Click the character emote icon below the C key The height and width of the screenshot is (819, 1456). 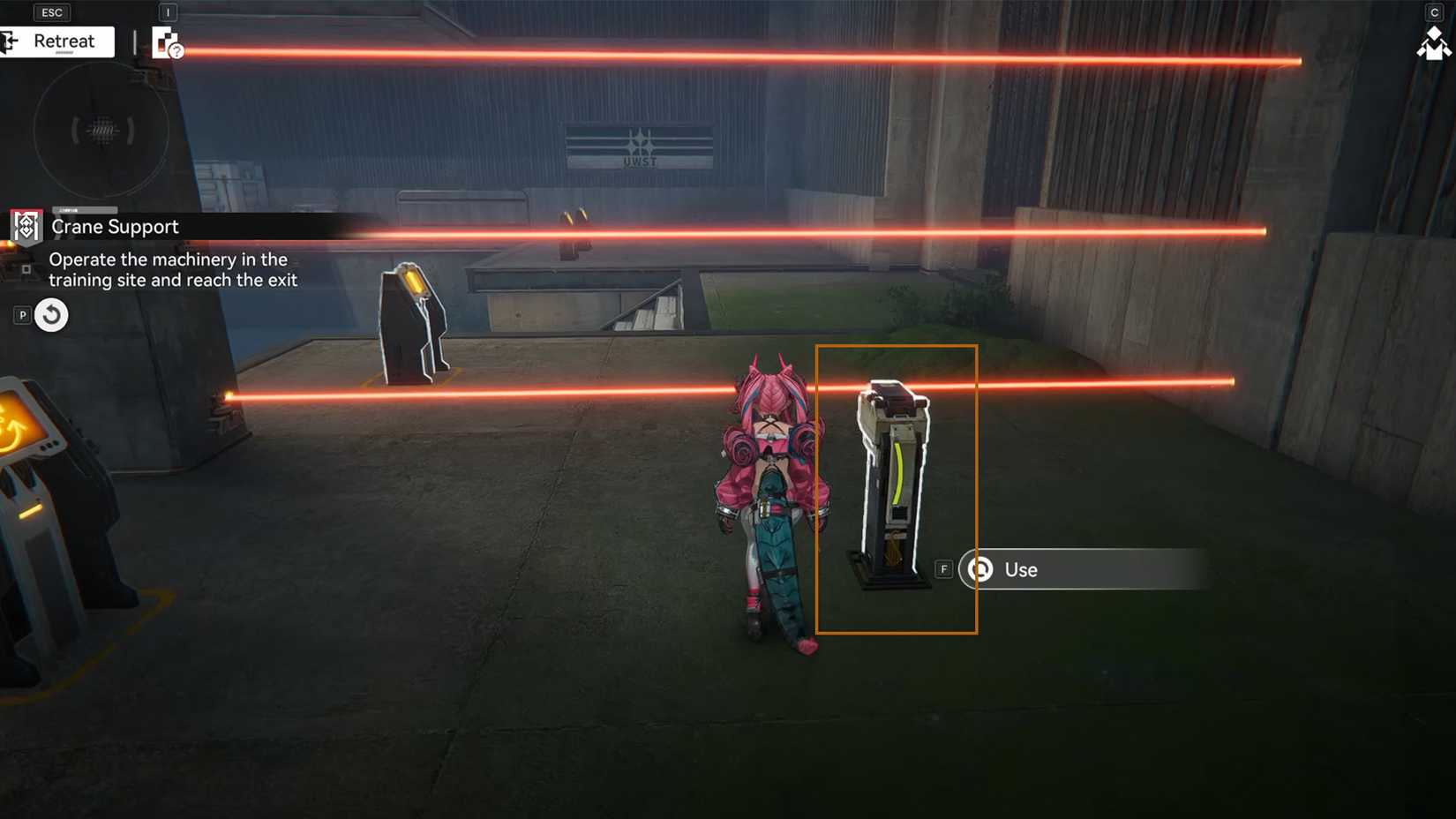(x=1433, y=46)
